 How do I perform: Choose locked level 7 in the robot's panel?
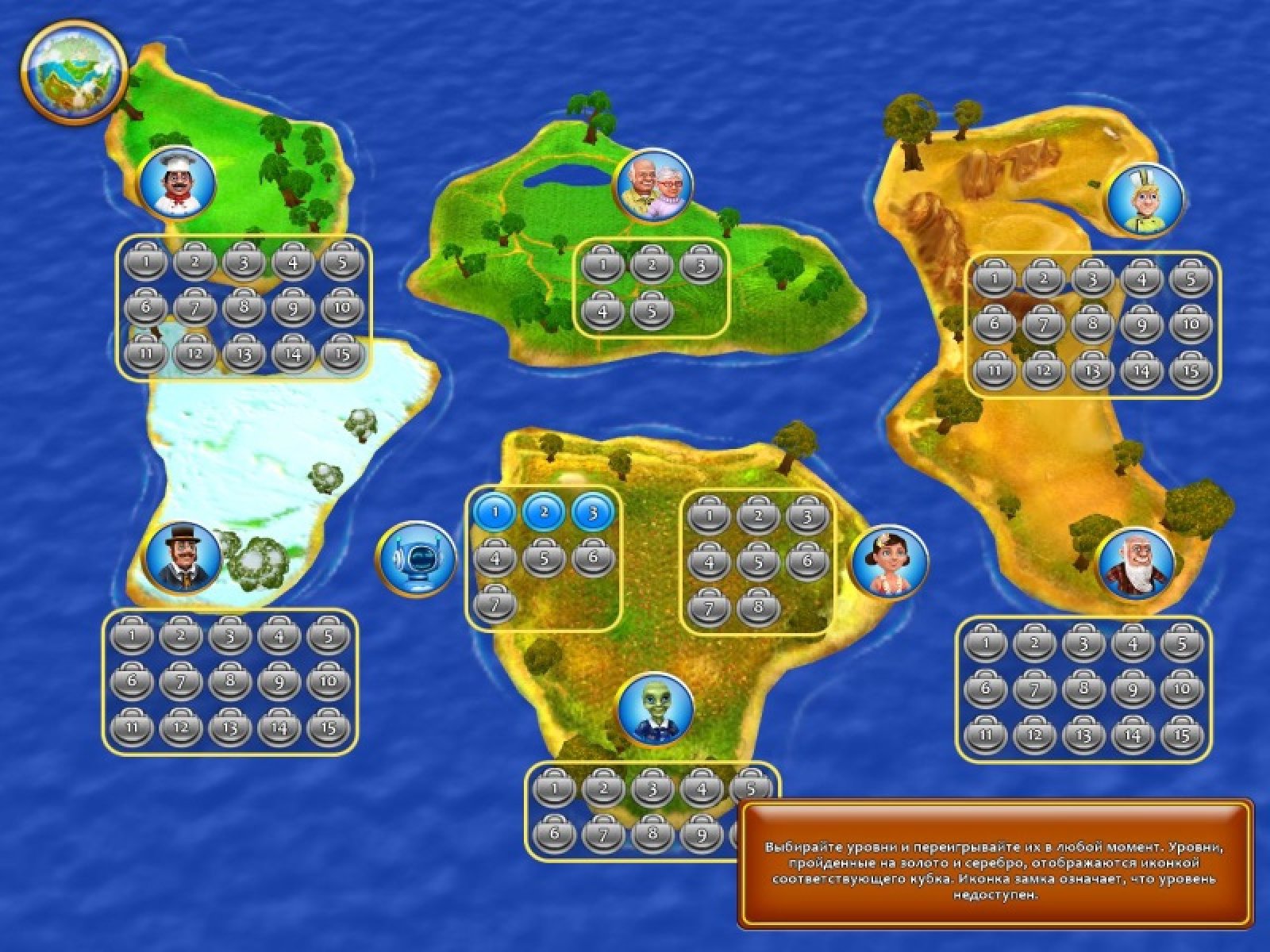click(x=495, y=605)
